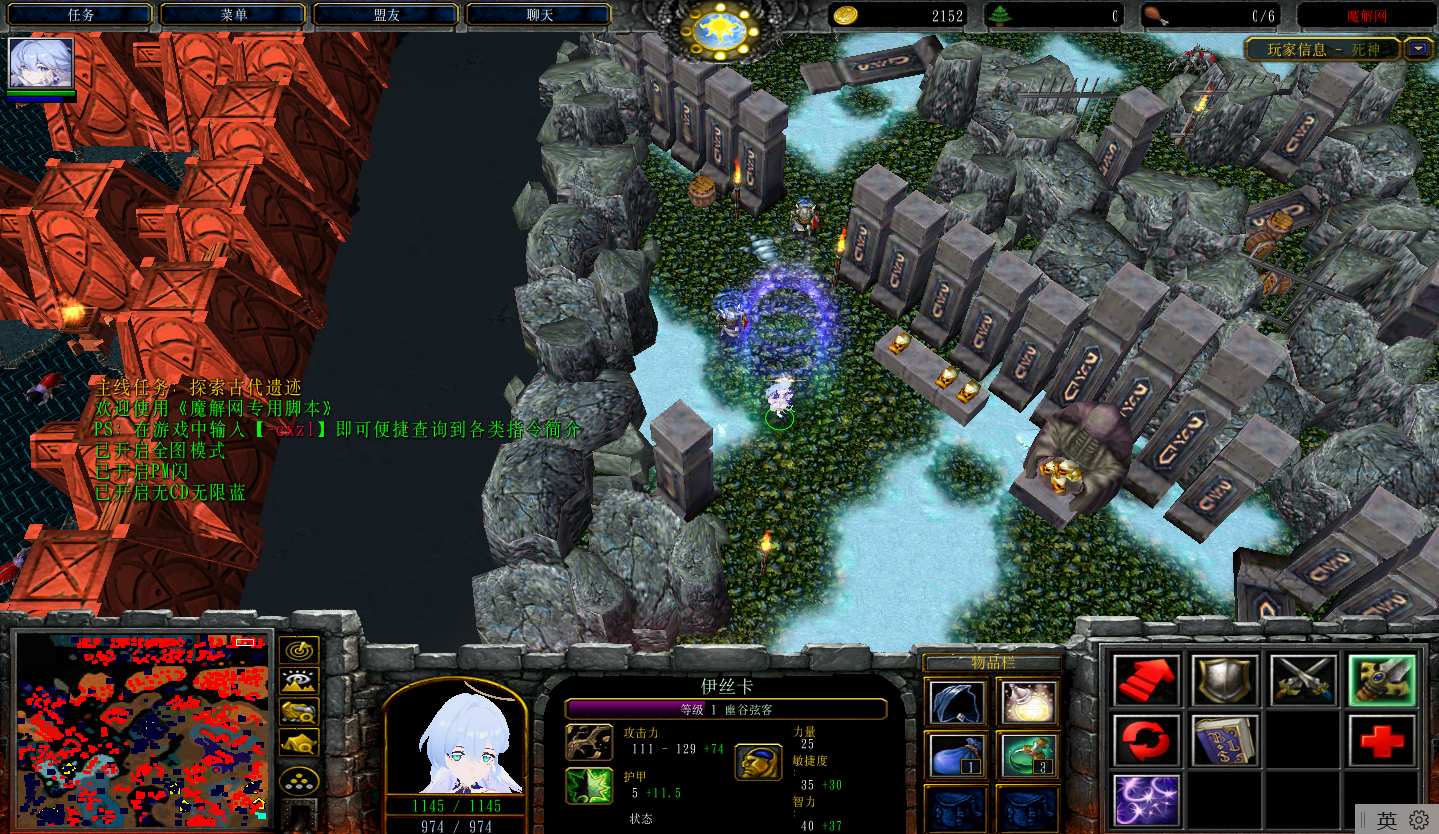Screen dimensions: 1439x834
Task: Click the red cross hero skills button
Action: click(1382, 740)
